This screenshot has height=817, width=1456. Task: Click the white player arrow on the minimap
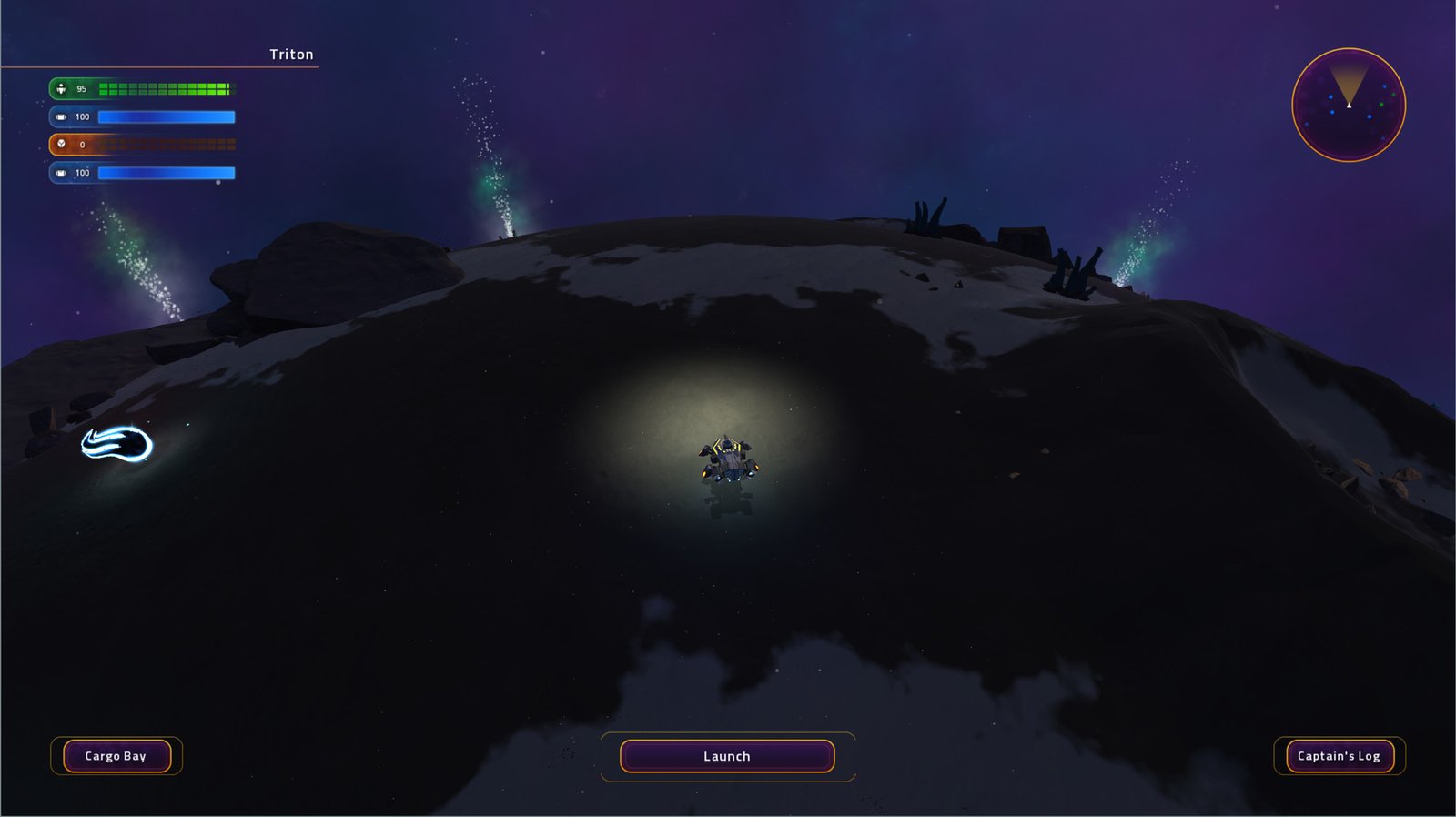[x=1350, y=106]
